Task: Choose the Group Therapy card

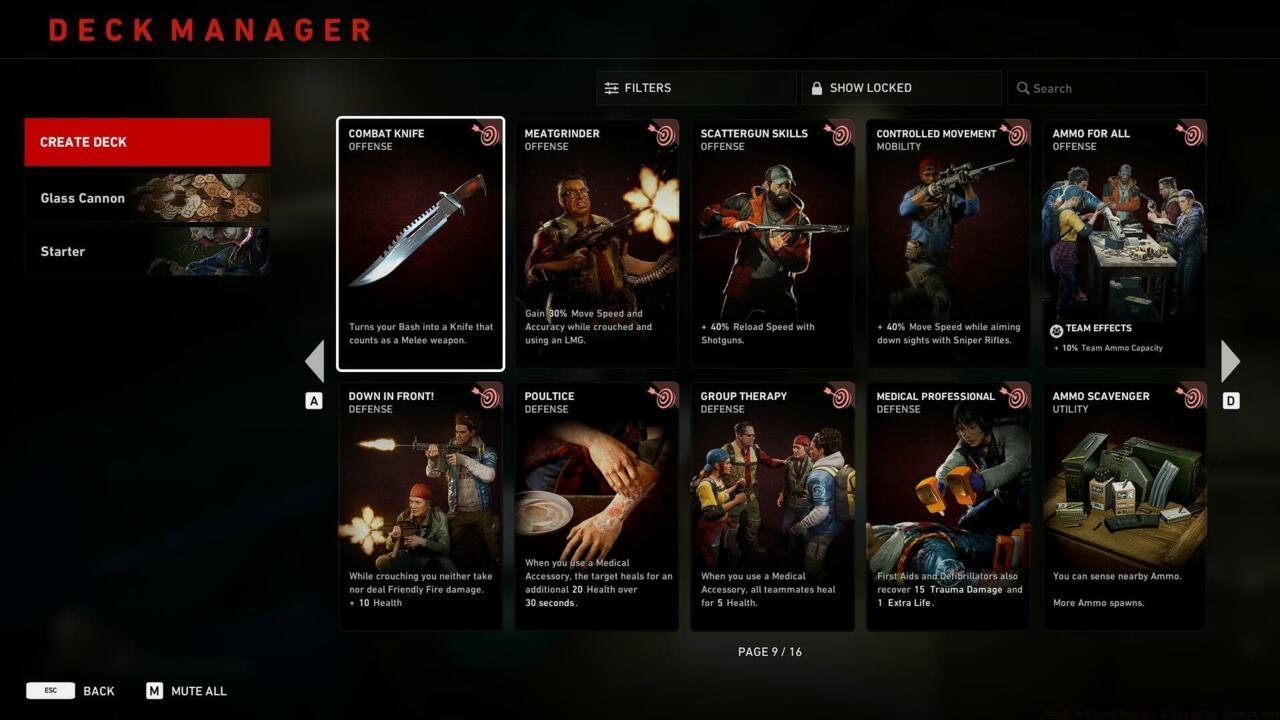Action: coord(772,506)
